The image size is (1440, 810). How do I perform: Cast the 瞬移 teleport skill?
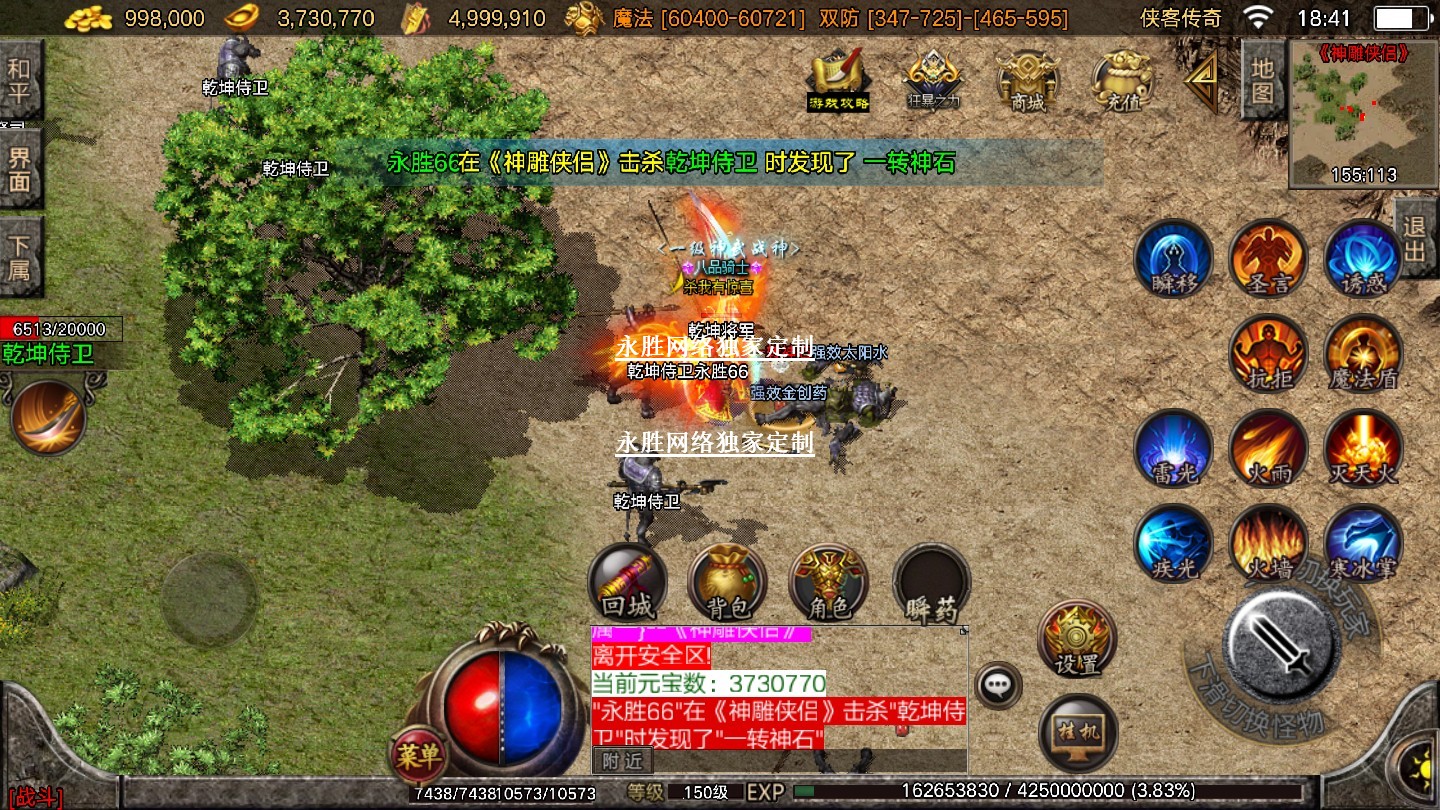click(1173, 258)
